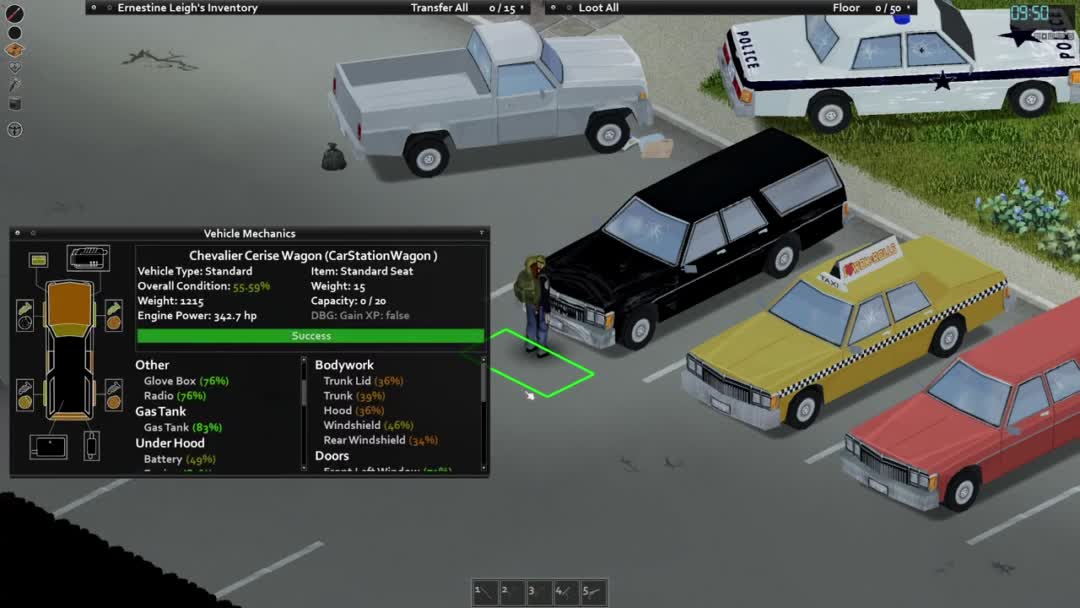Select the Radio part entry
Image resolution: width=1080 pixels, height=608 pixels.
[x=159, y=396]
